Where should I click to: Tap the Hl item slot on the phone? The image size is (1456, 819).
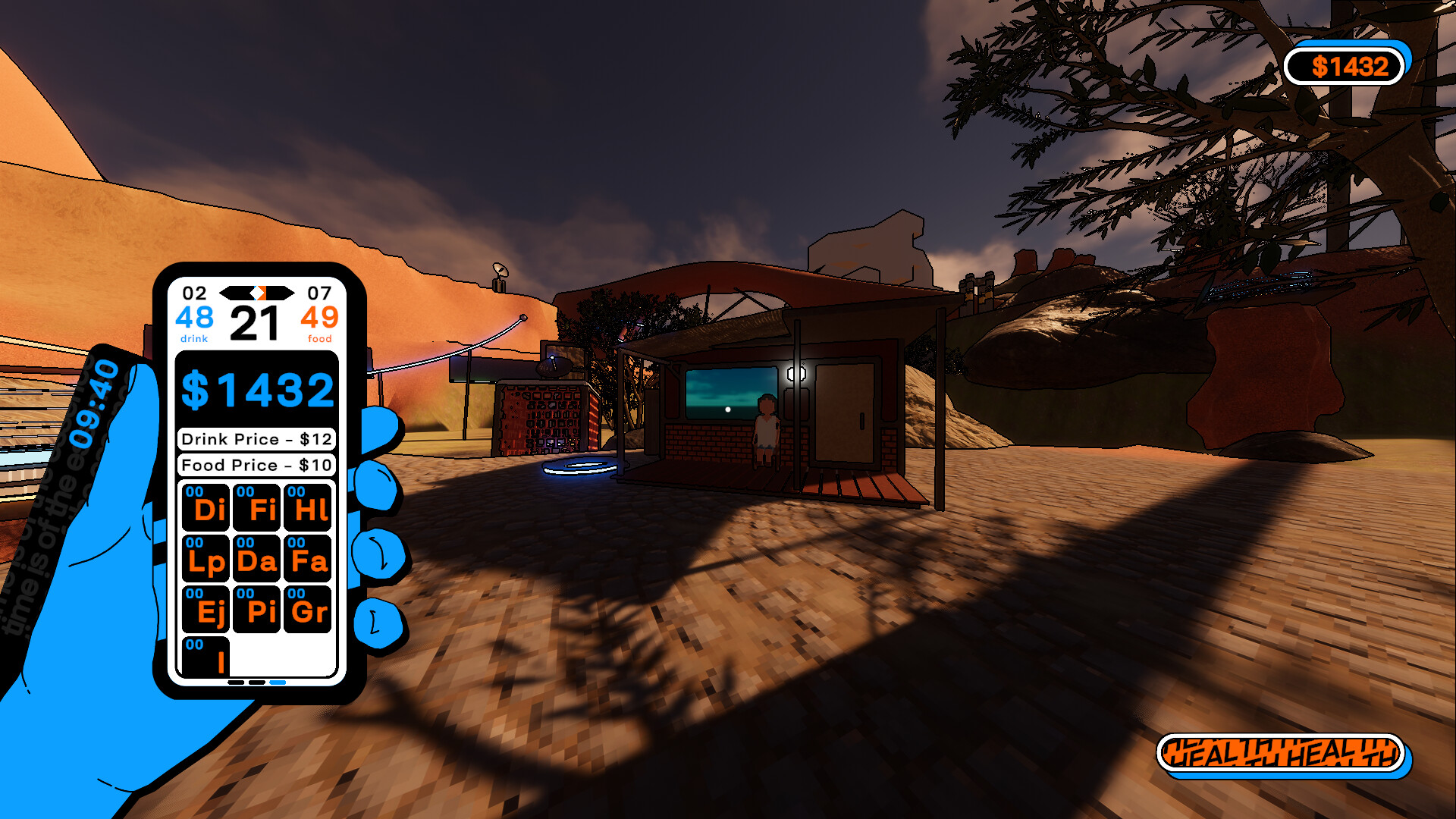(x=308, y=508)
